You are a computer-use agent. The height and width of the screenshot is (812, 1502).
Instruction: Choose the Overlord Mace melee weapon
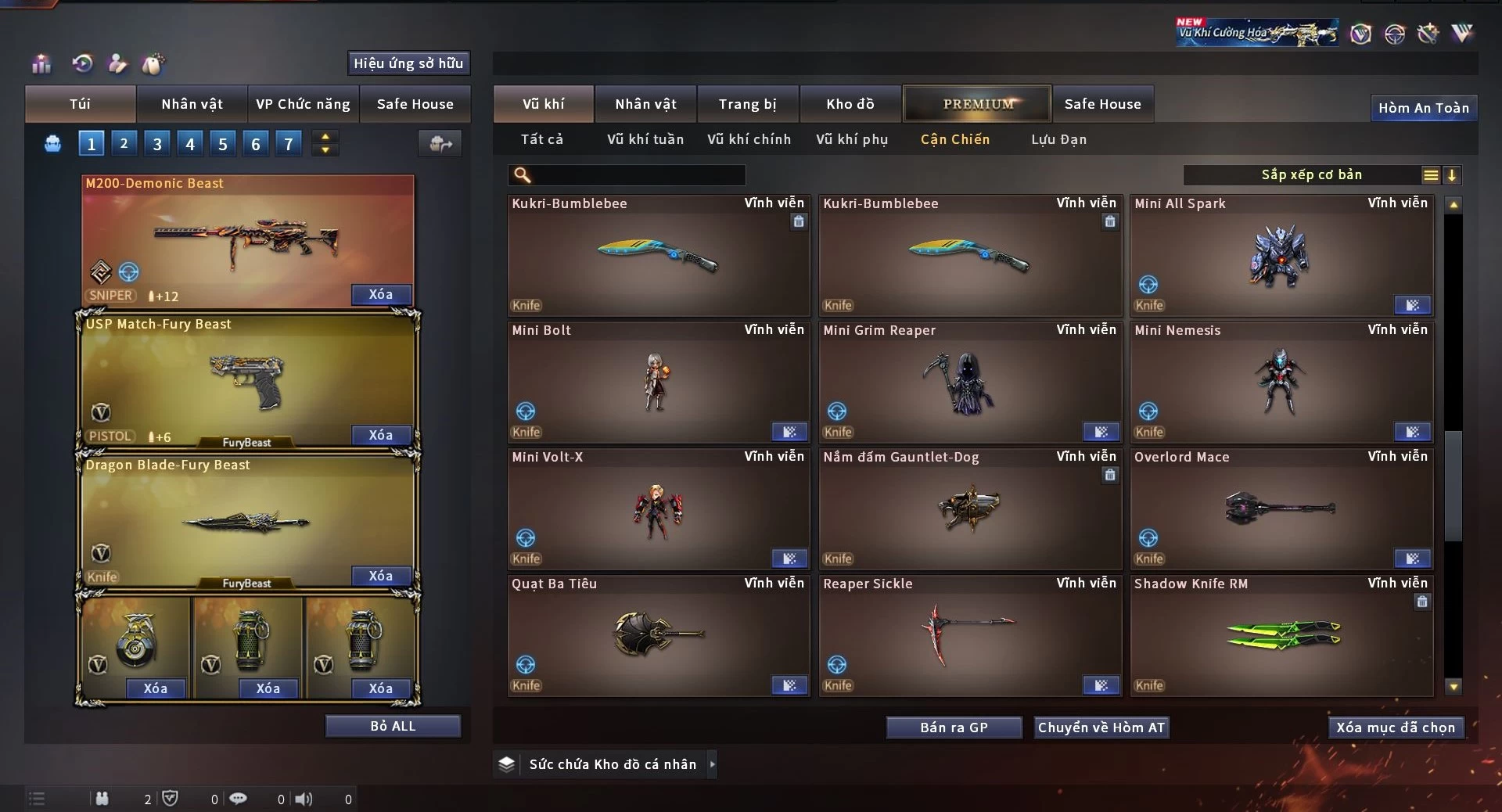pos(1281,510)
